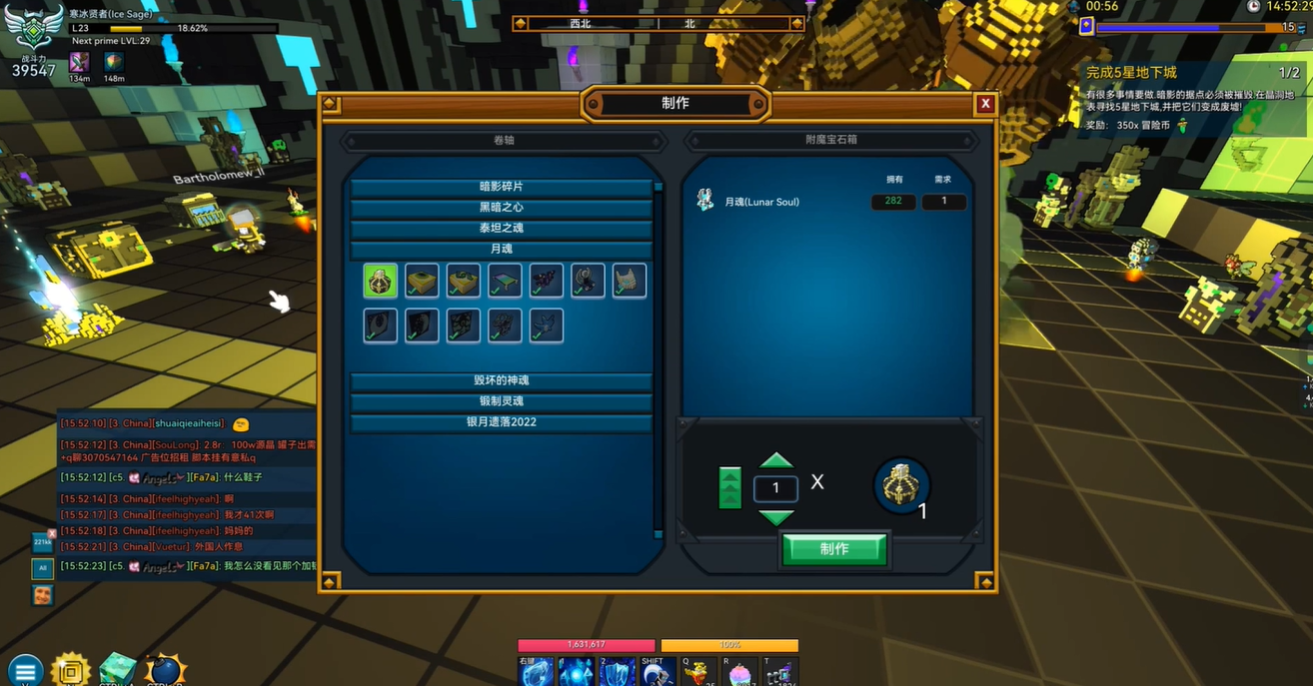The height and width of the screenshot is (686, 1313).
Task: Choose the grey helmet mask recipe
Action: pyautogui.click(x=629, y=282)
